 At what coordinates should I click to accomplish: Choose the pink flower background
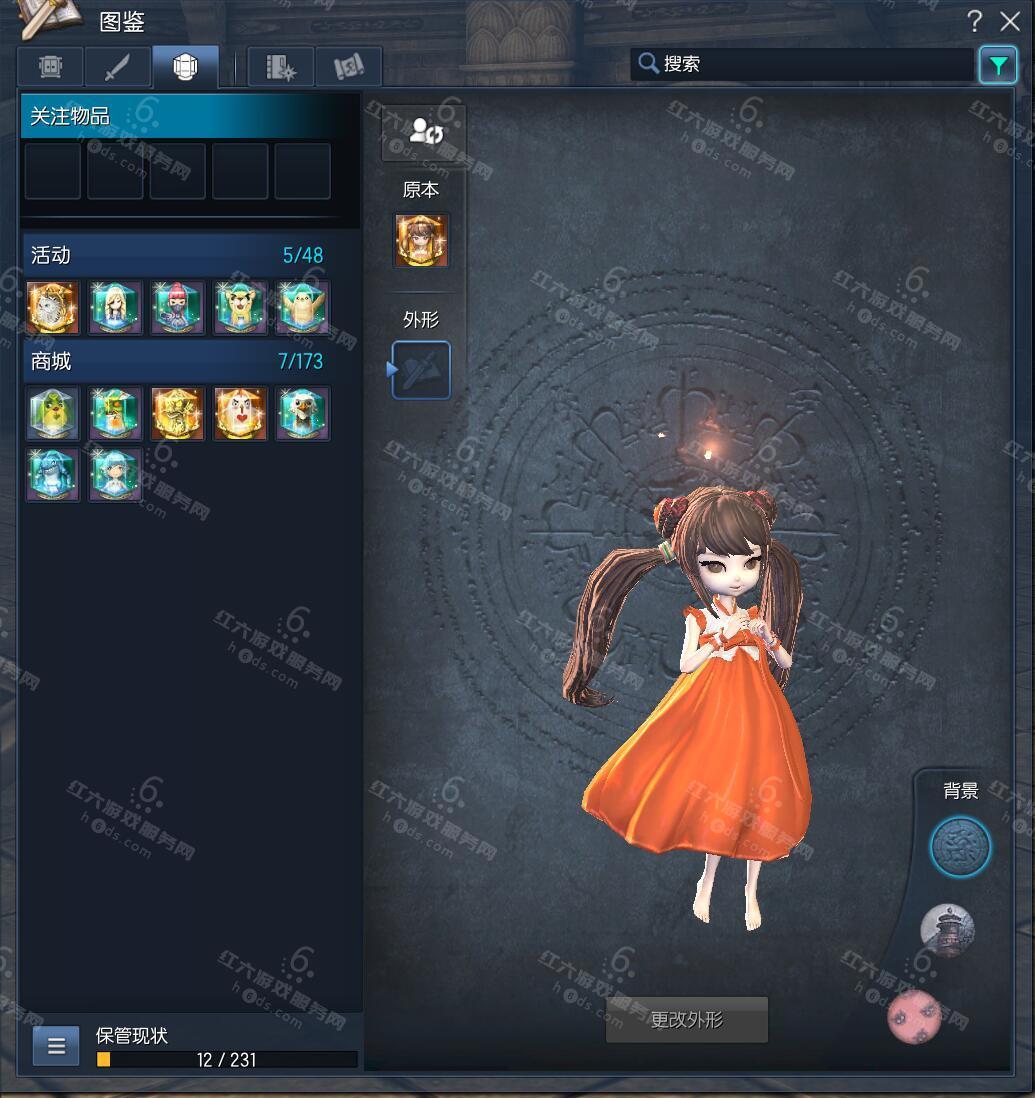[914, 1017]
